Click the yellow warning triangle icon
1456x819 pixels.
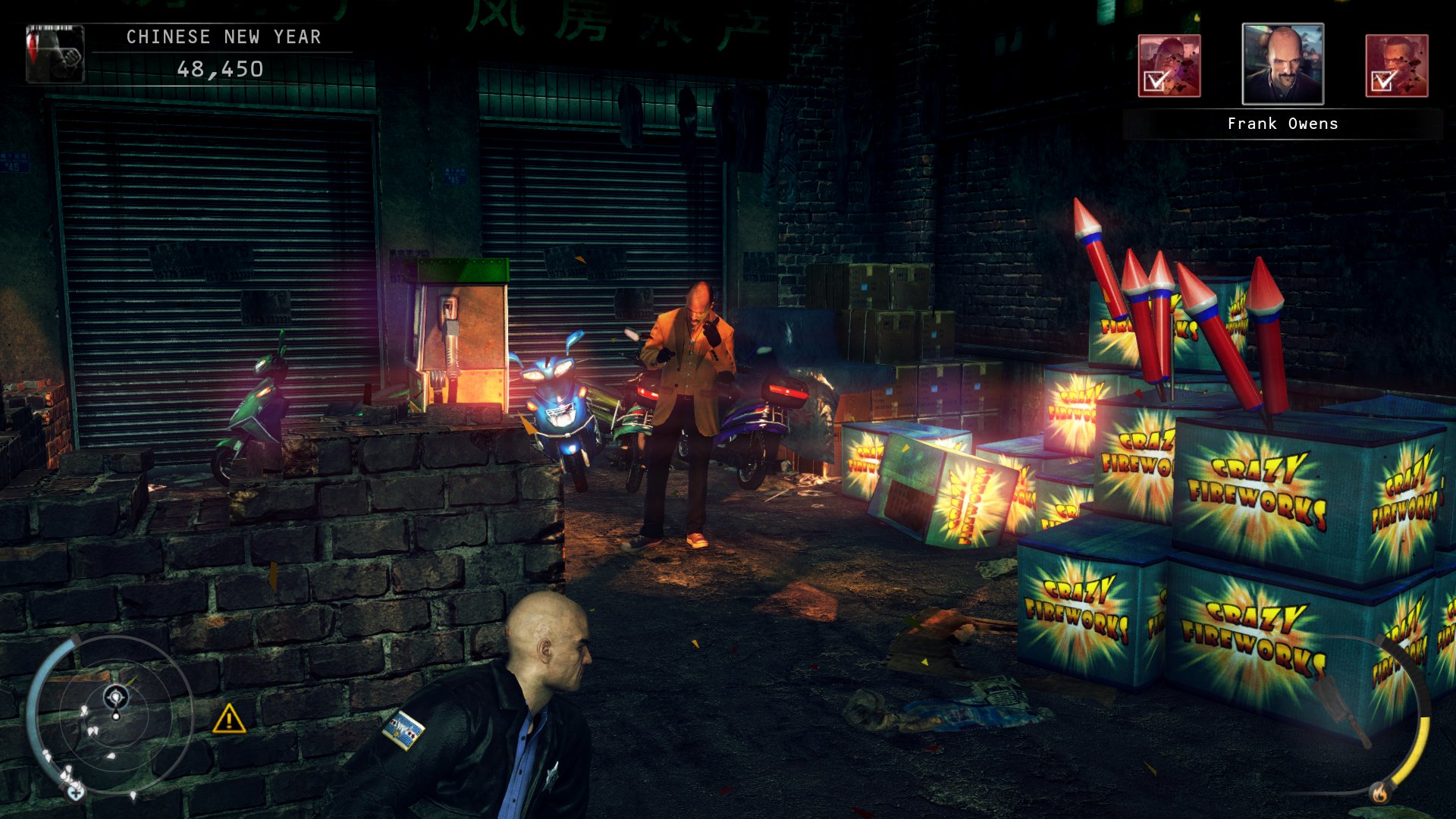pos(228,719)
